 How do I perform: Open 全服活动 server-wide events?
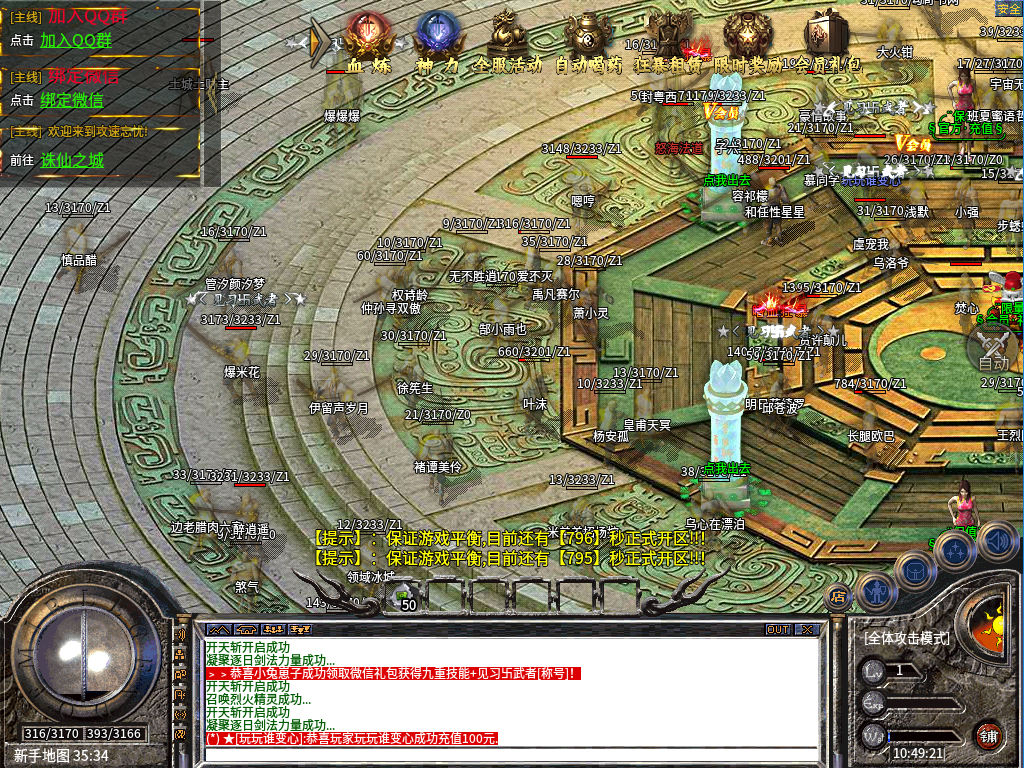coord(508,38)
